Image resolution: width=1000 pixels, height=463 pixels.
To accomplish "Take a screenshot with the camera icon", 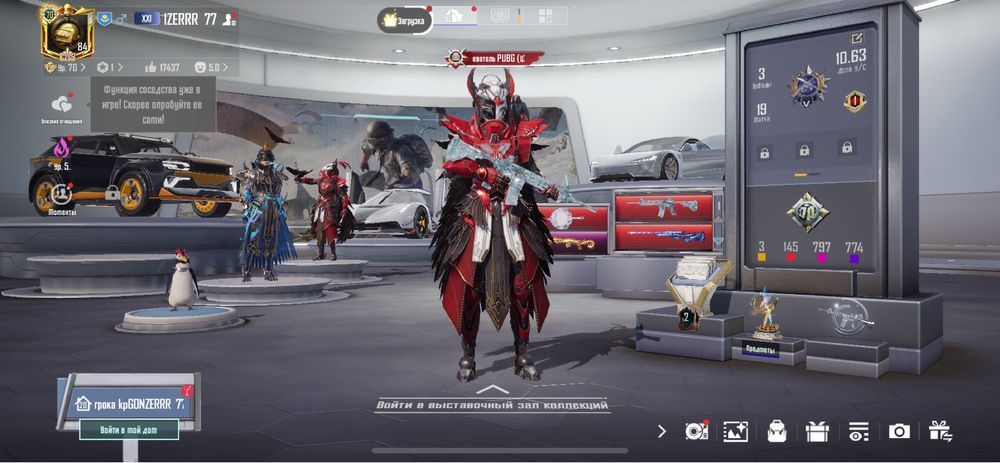I will (899, 431).
